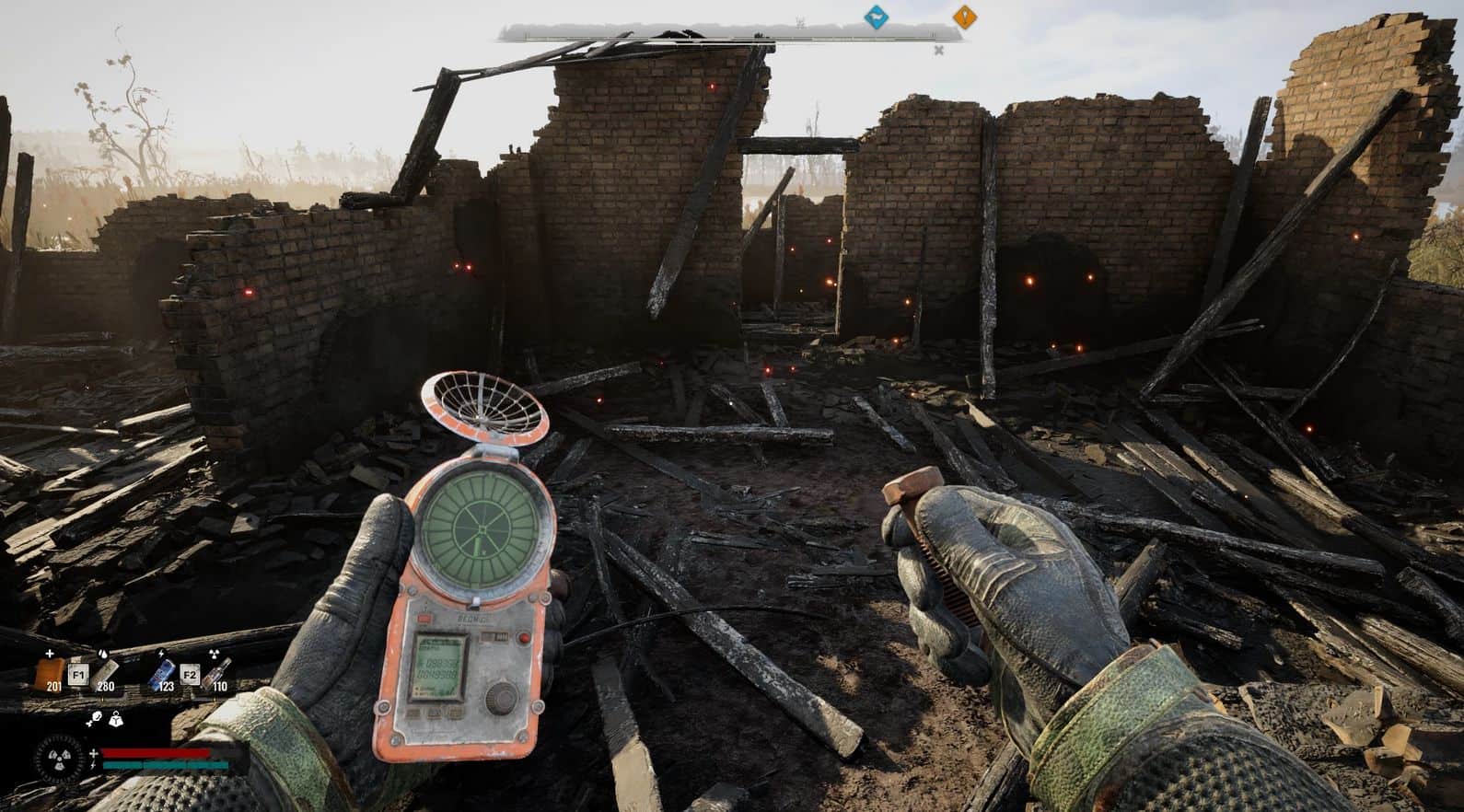1464x812 pixels.
Task: Select the blue mutant threat marker icon
Action: (x=875, y=16)
